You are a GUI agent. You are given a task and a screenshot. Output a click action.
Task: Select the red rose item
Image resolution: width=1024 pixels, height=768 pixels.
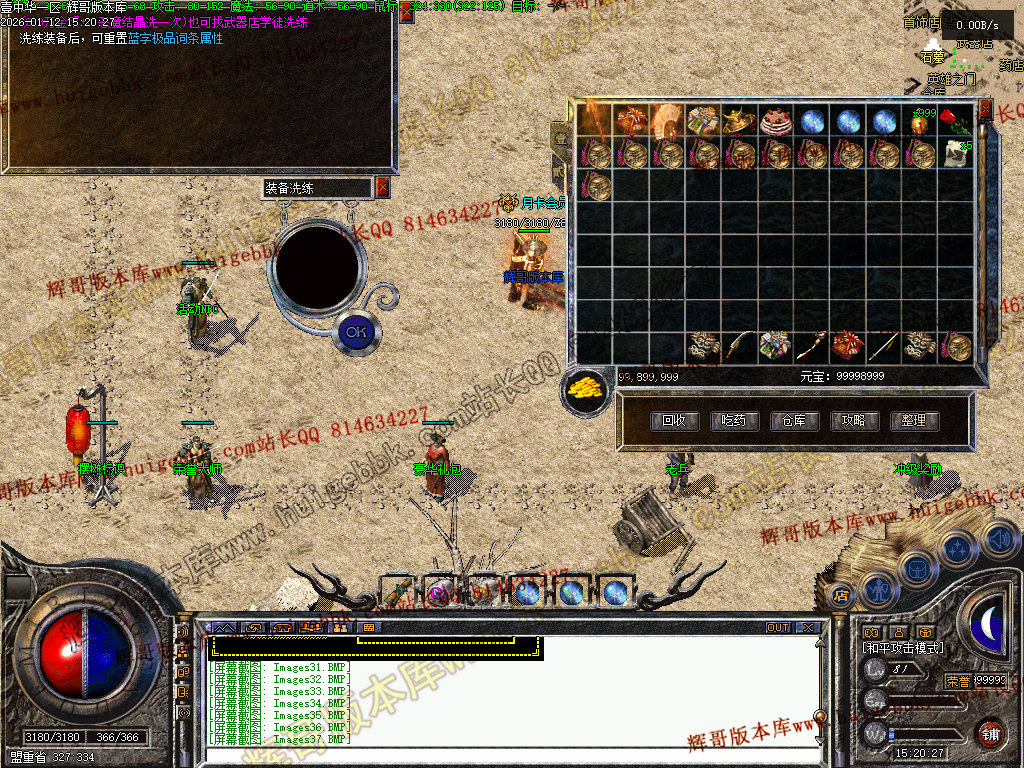955,122
